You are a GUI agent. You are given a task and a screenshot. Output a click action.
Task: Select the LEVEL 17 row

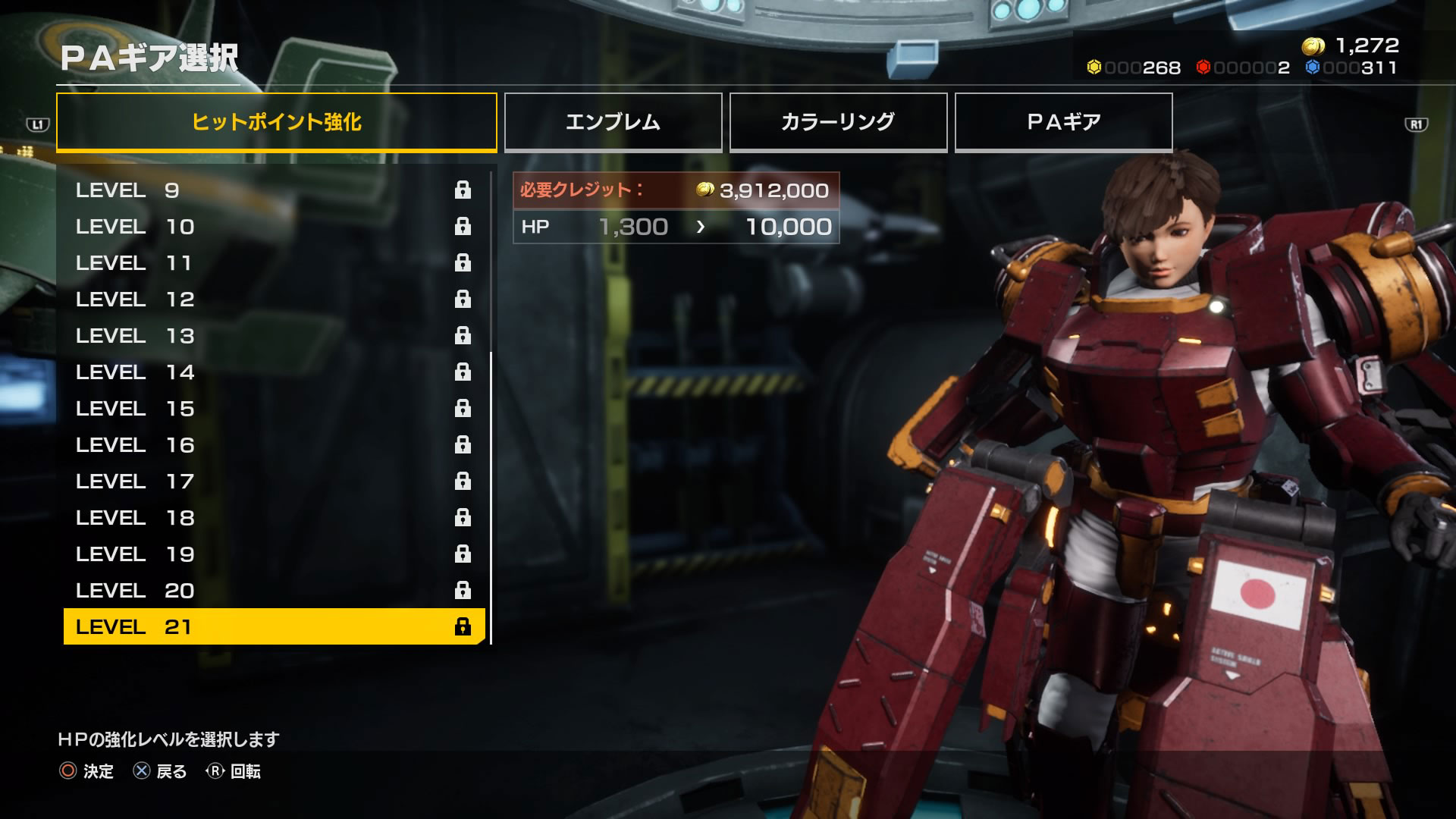pos(273,482)
